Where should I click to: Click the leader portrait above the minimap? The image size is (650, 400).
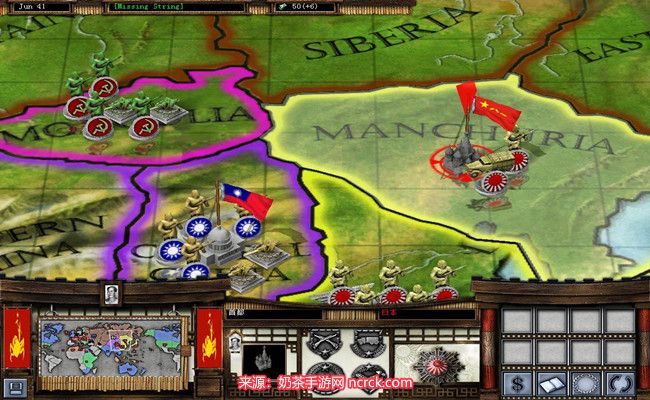tap(112, 294)
